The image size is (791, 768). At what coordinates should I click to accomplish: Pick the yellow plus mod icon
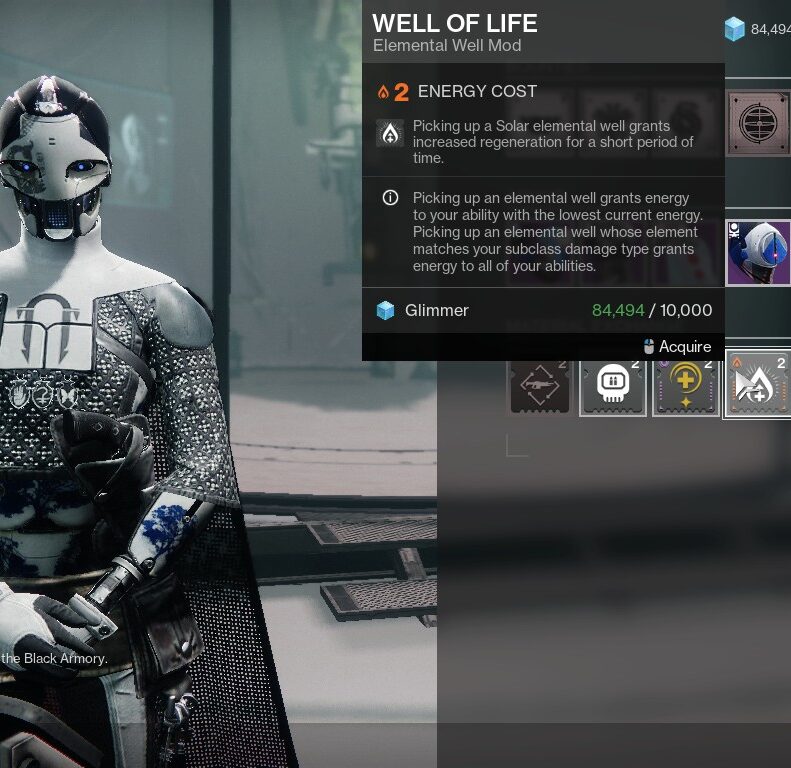click(x=686, y=384)
